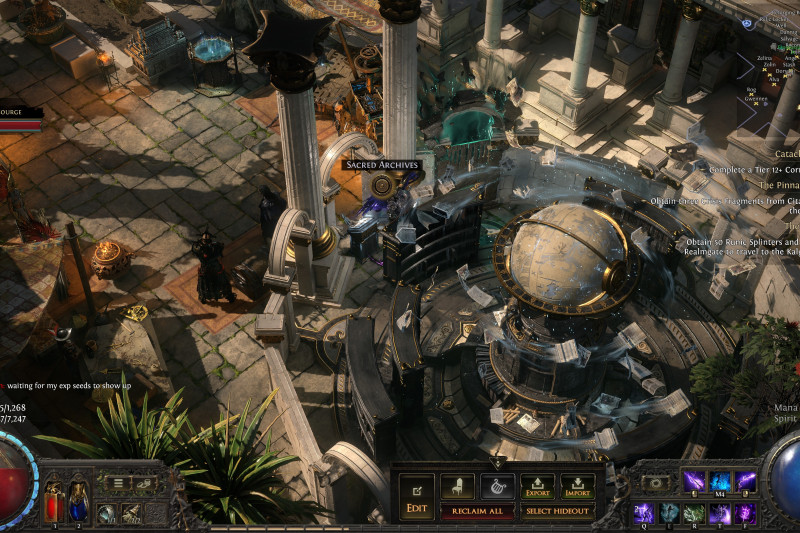Screen dimensions: 800x533
Task: Open the chair decorations button
Action: [x=457, y=486]
